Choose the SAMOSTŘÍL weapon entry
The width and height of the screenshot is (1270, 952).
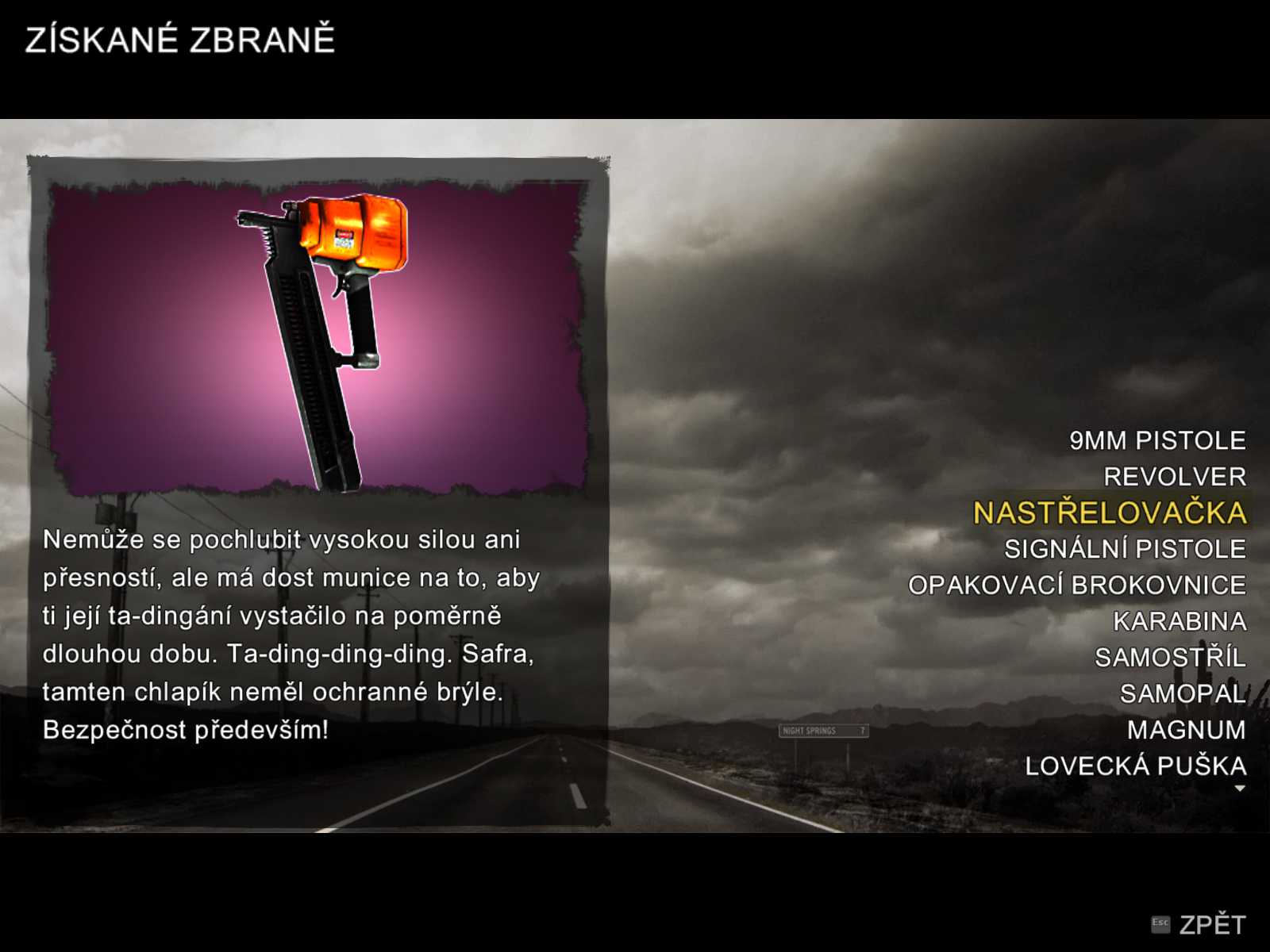[1169, 658]
